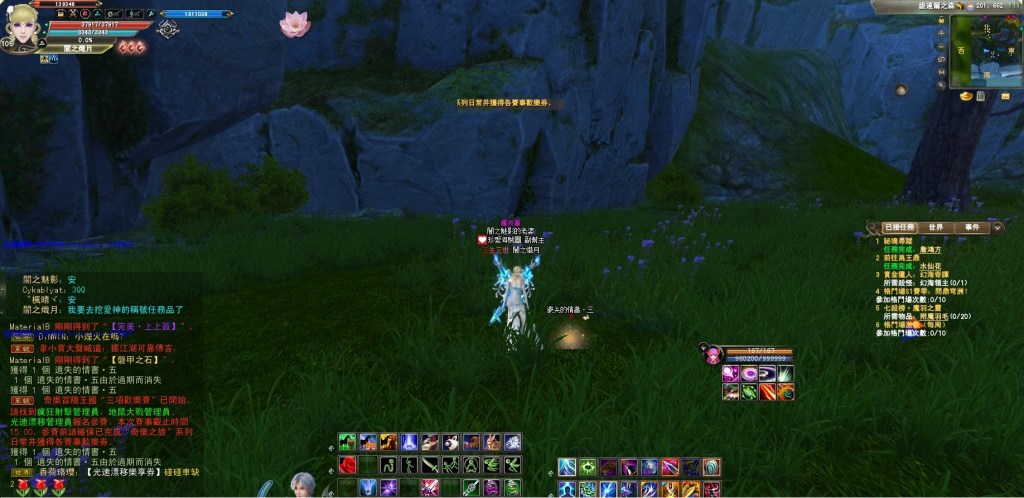This screenshot has height=498, width=1024.
Task: Select the 已接任務 quest tab
Action: (897, 228)
